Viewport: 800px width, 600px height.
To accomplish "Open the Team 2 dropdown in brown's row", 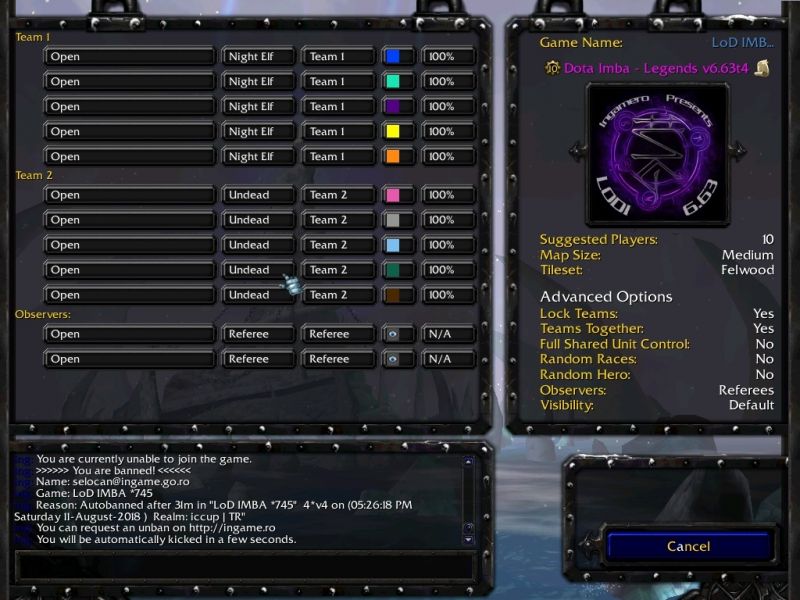I will click(x=338, y=295).
